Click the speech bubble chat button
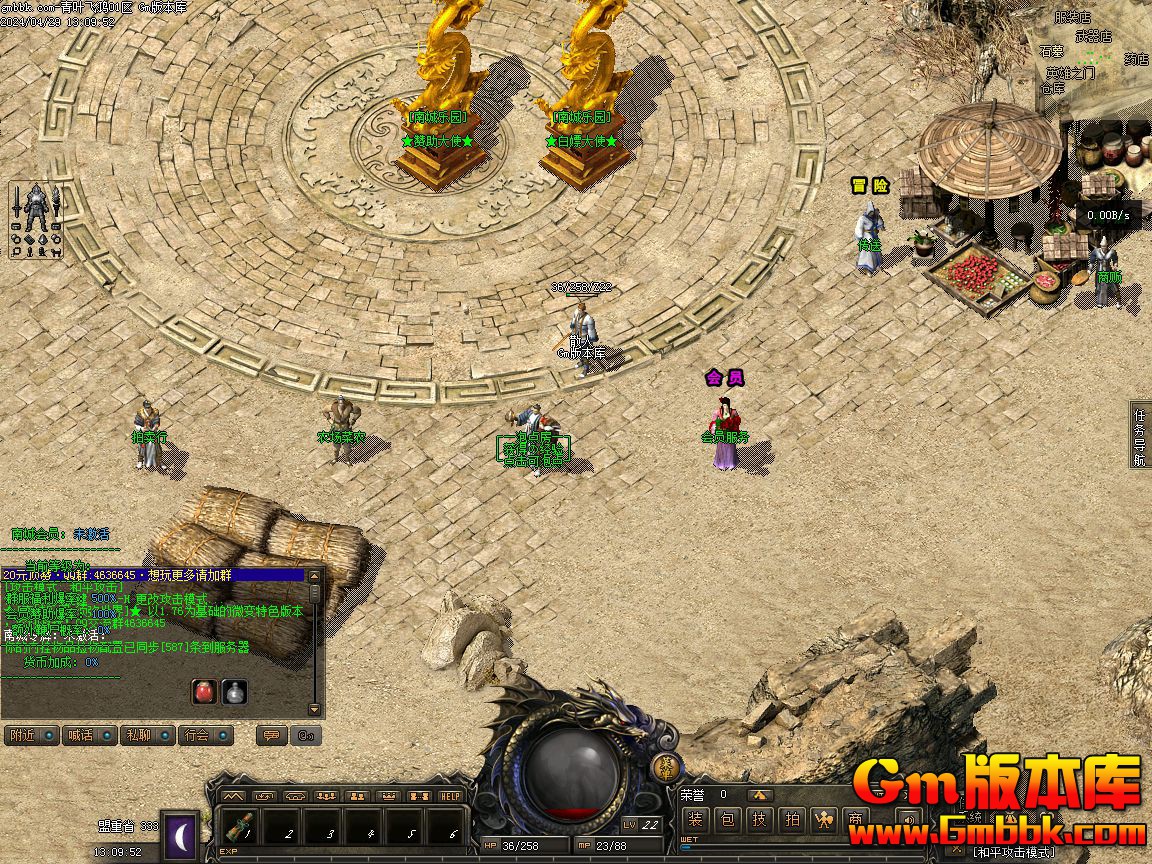Image resolution: width=1152 pixels, height=864 pixels. click(269, 735)
